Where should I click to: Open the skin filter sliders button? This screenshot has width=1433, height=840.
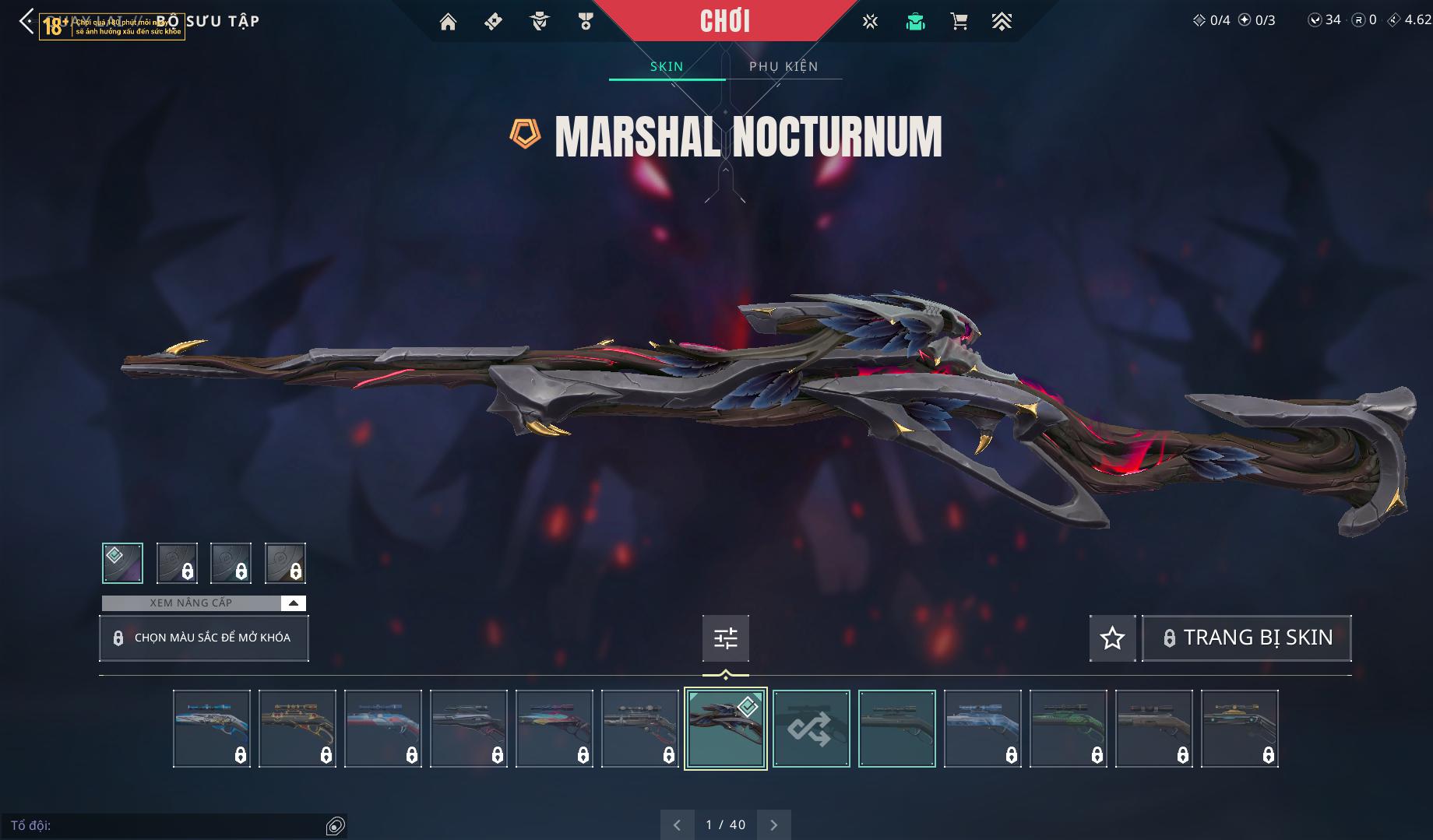(725, 638)
